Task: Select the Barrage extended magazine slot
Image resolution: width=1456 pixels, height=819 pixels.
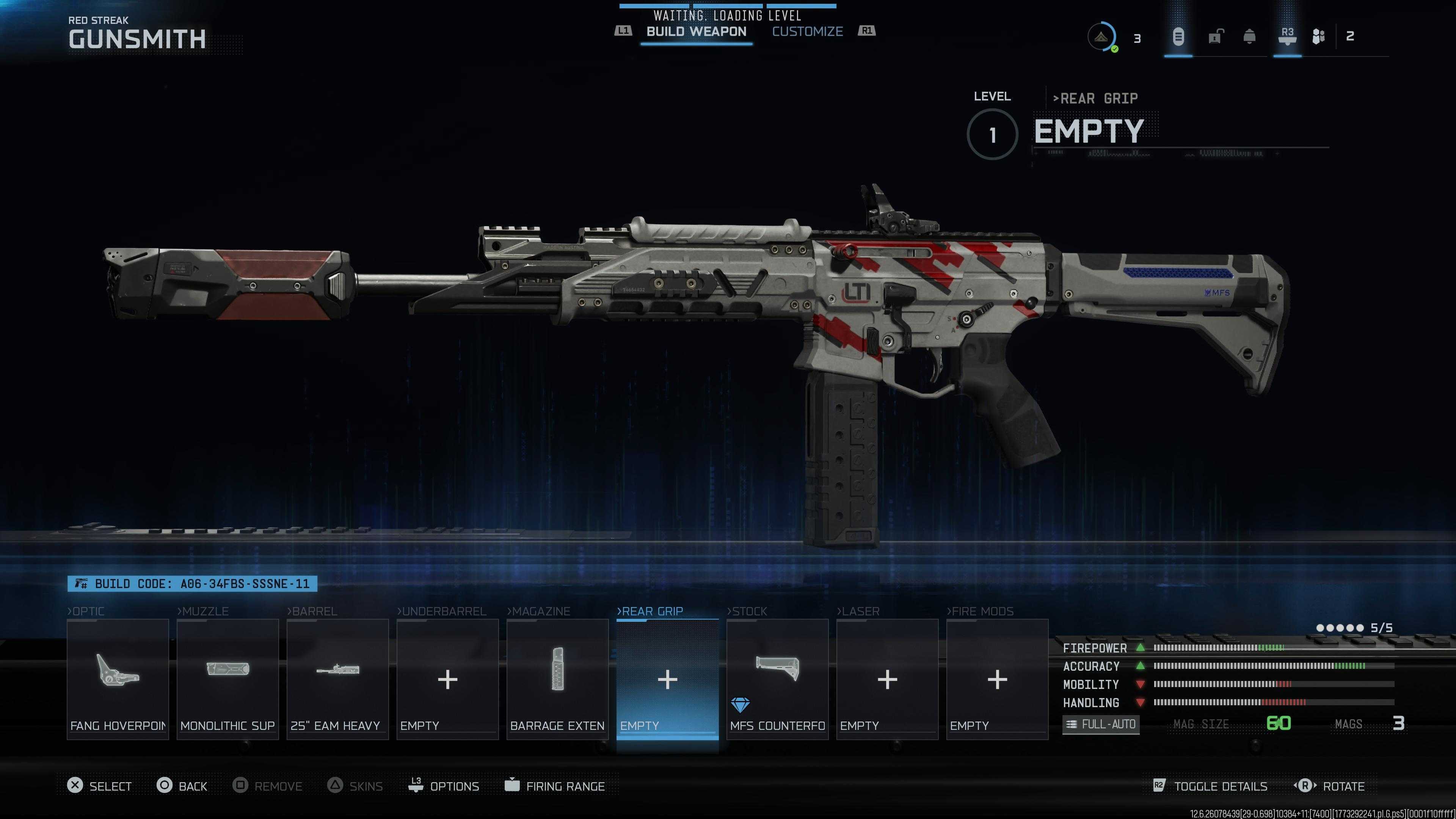Action: [557, 679]
